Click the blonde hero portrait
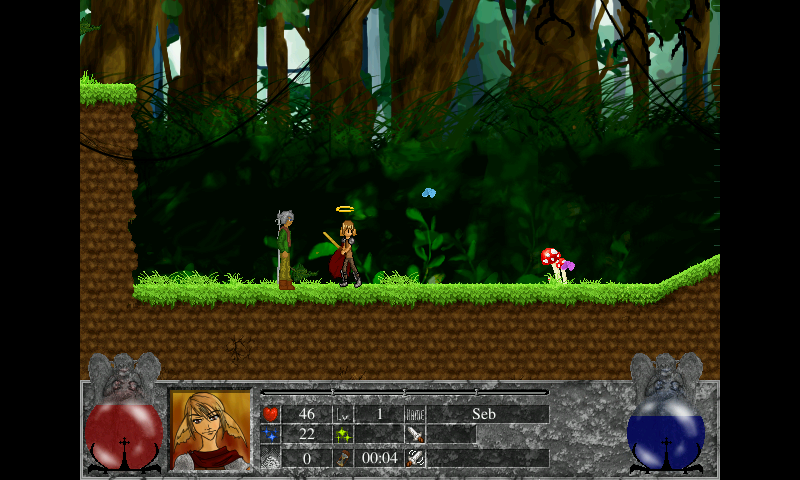800x480 pixels. click(x=210, y=428)
